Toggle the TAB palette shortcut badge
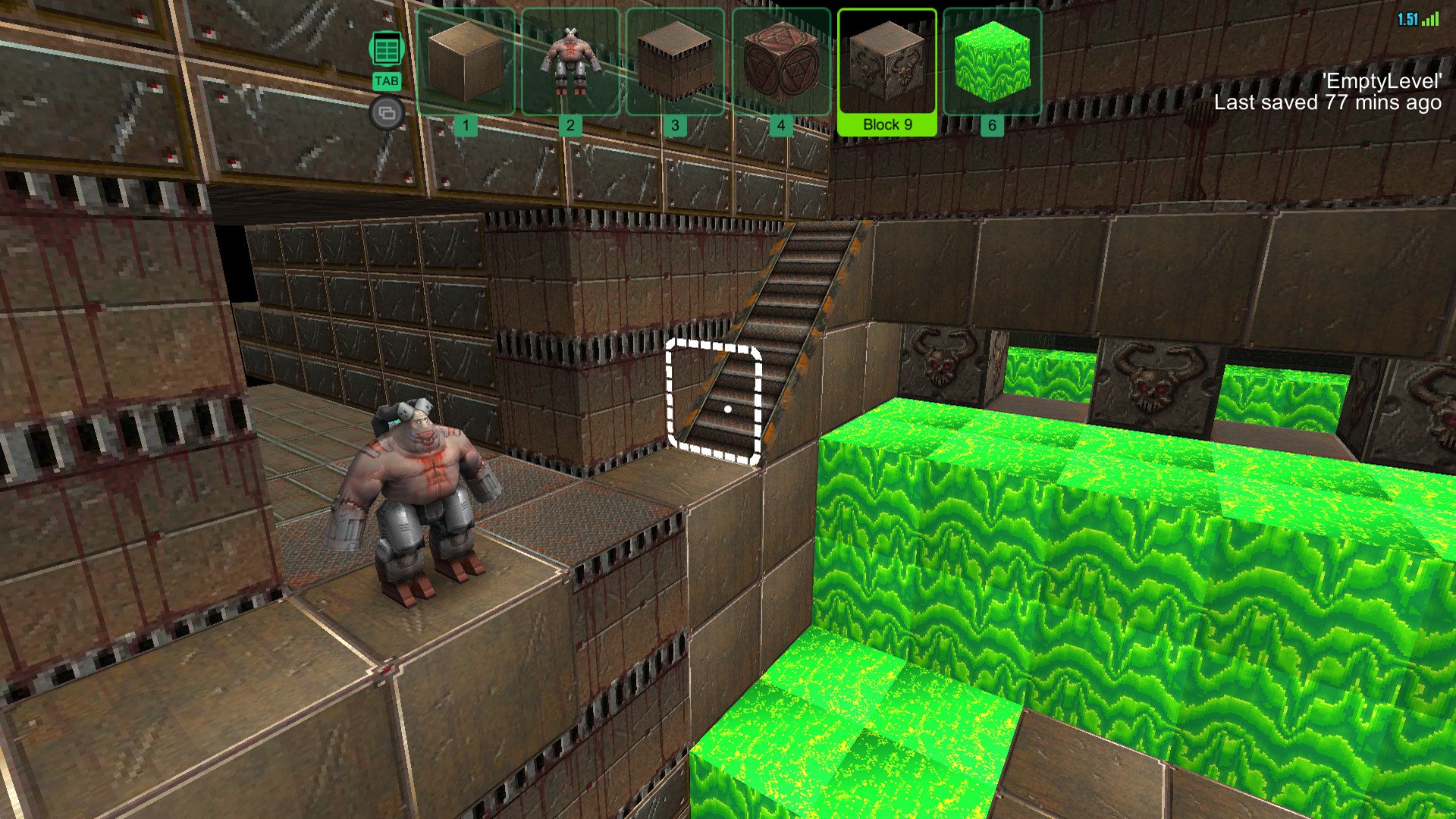 pyautogui.click(x=386, y=79)
